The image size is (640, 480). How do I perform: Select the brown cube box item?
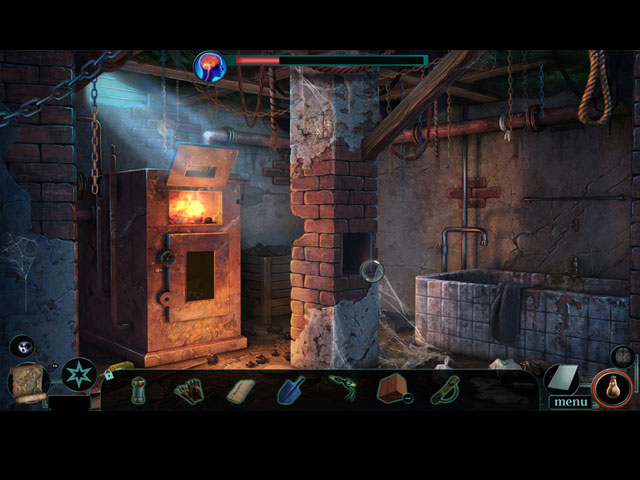392,388
